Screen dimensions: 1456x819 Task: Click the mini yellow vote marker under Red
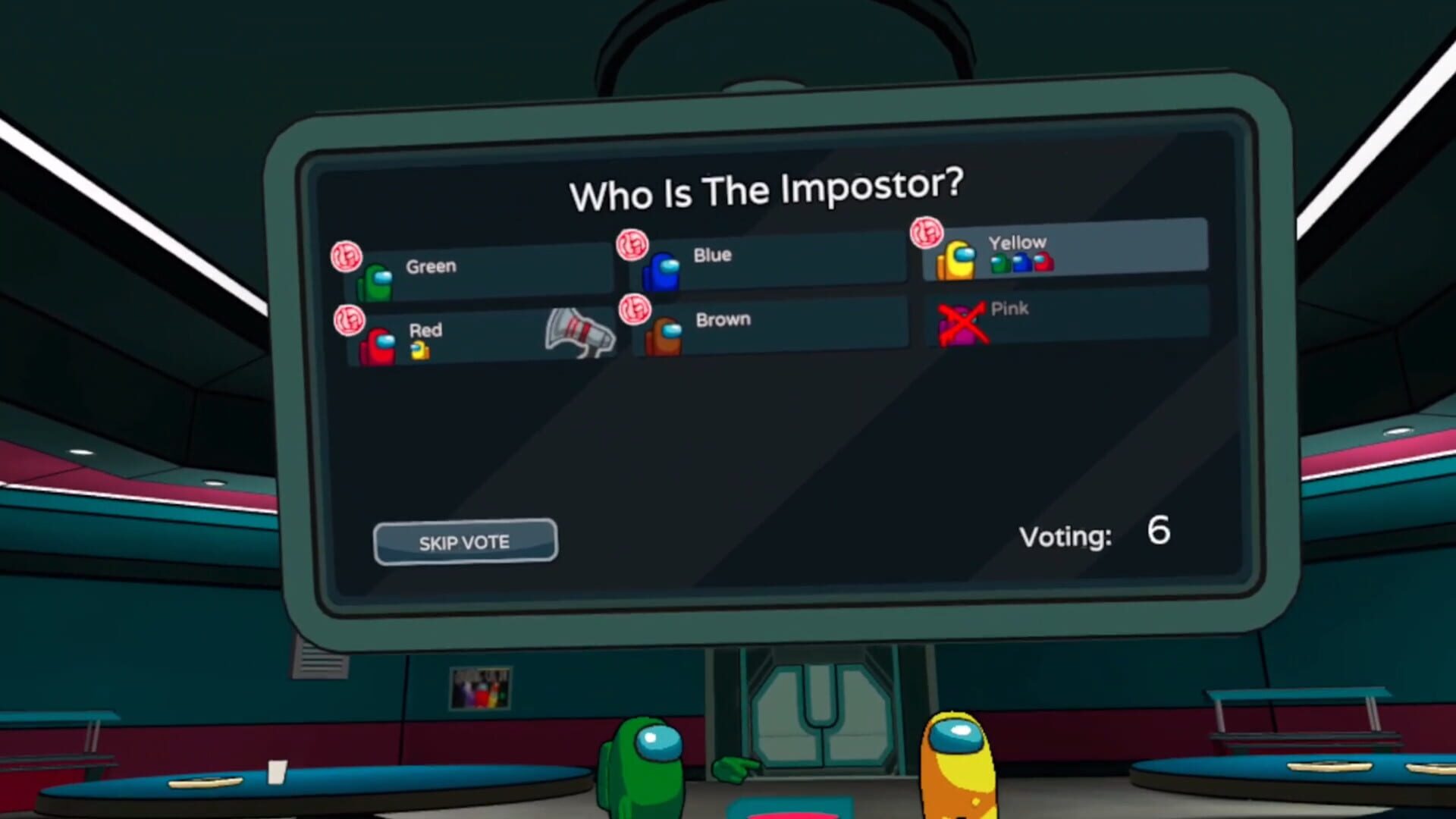point(419,349)
